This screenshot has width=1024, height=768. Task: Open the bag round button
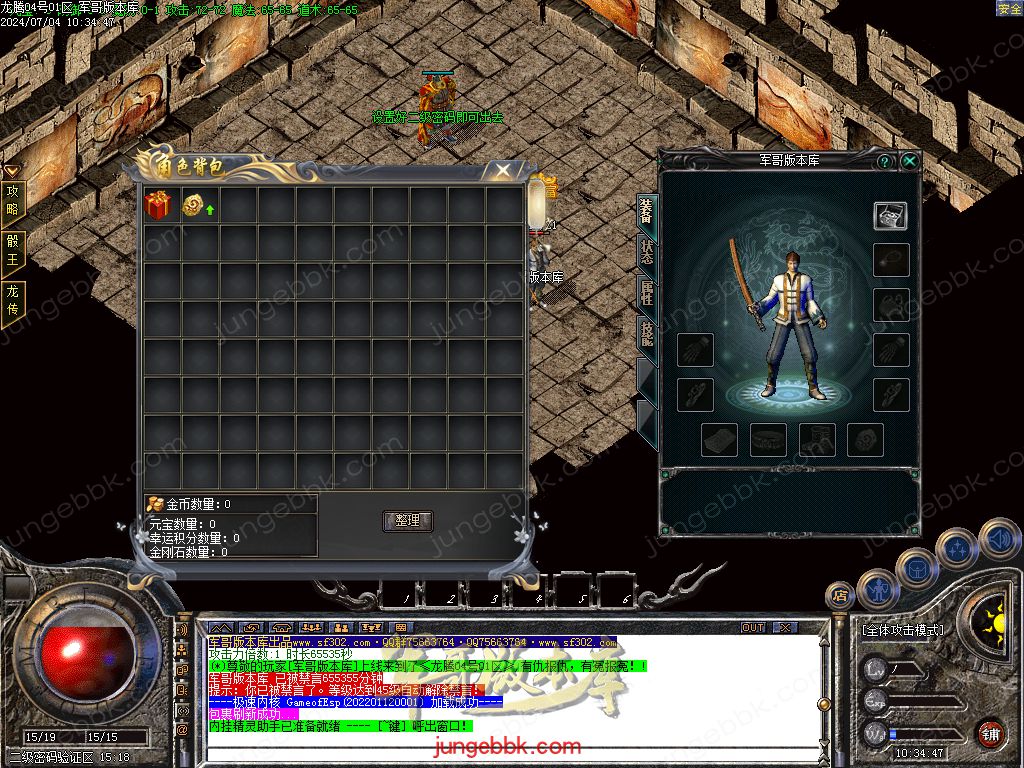coord(916,567)
